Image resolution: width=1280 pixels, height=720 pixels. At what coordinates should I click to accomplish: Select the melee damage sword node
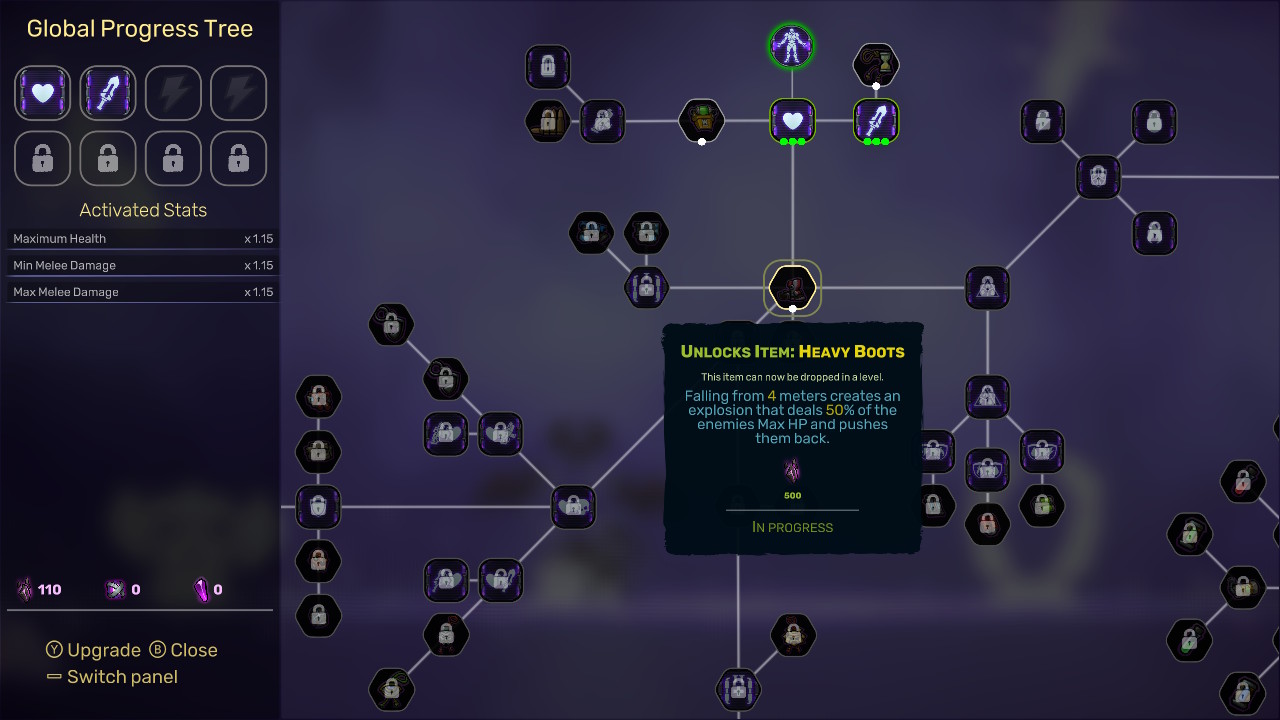[x=876, y=120]
